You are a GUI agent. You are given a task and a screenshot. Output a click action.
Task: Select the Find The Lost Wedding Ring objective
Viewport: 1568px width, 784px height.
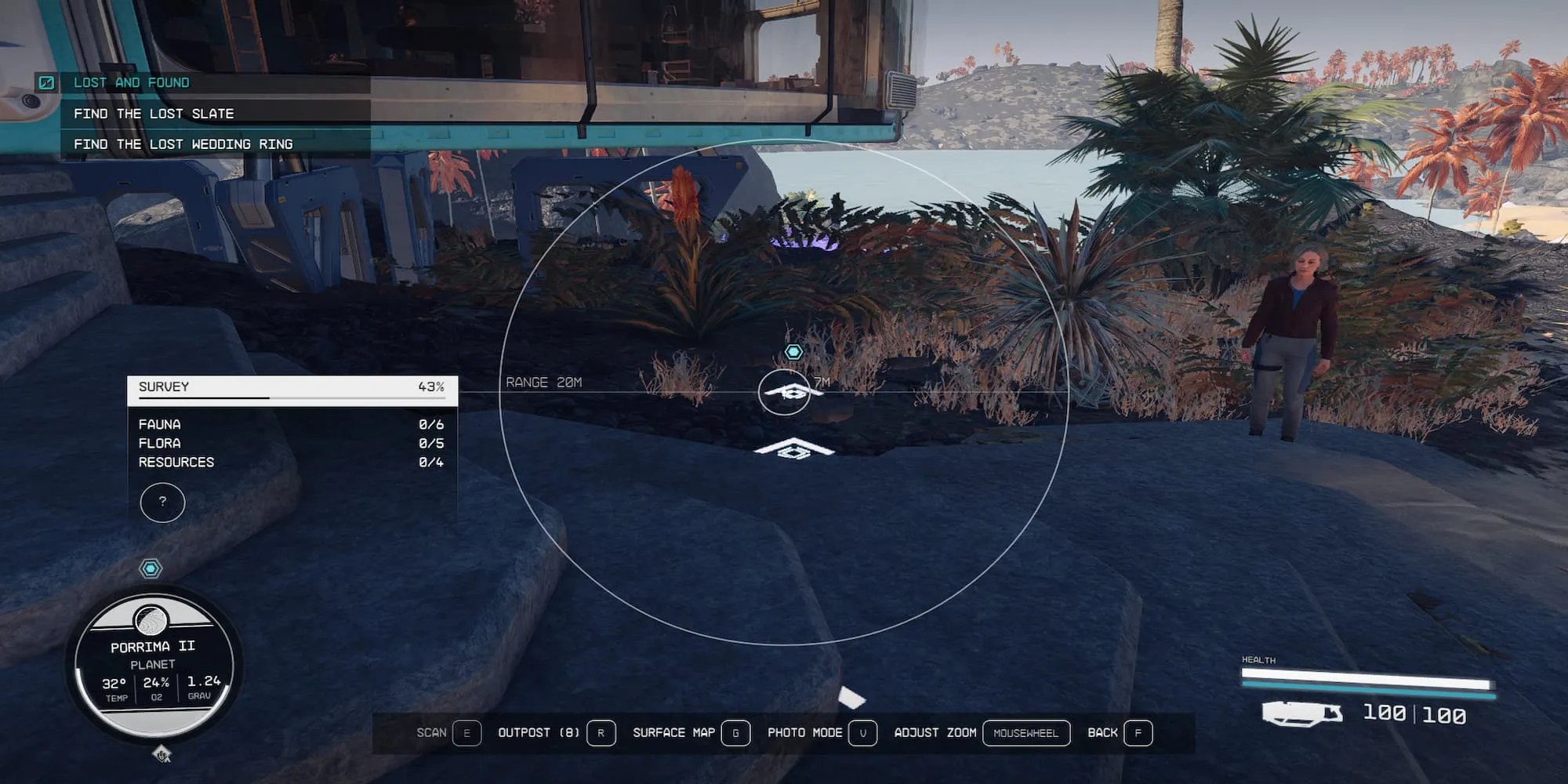click(182, 143)
